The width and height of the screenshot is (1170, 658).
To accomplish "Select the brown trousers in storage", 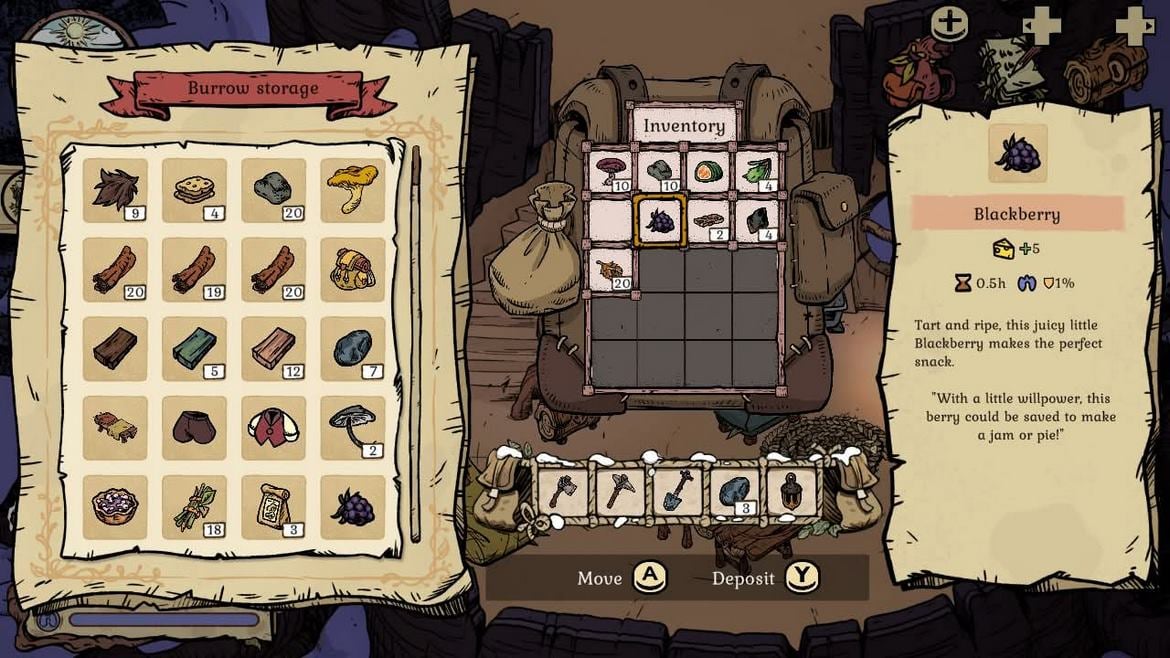I will pyautogui.click(x=194, y=427).
